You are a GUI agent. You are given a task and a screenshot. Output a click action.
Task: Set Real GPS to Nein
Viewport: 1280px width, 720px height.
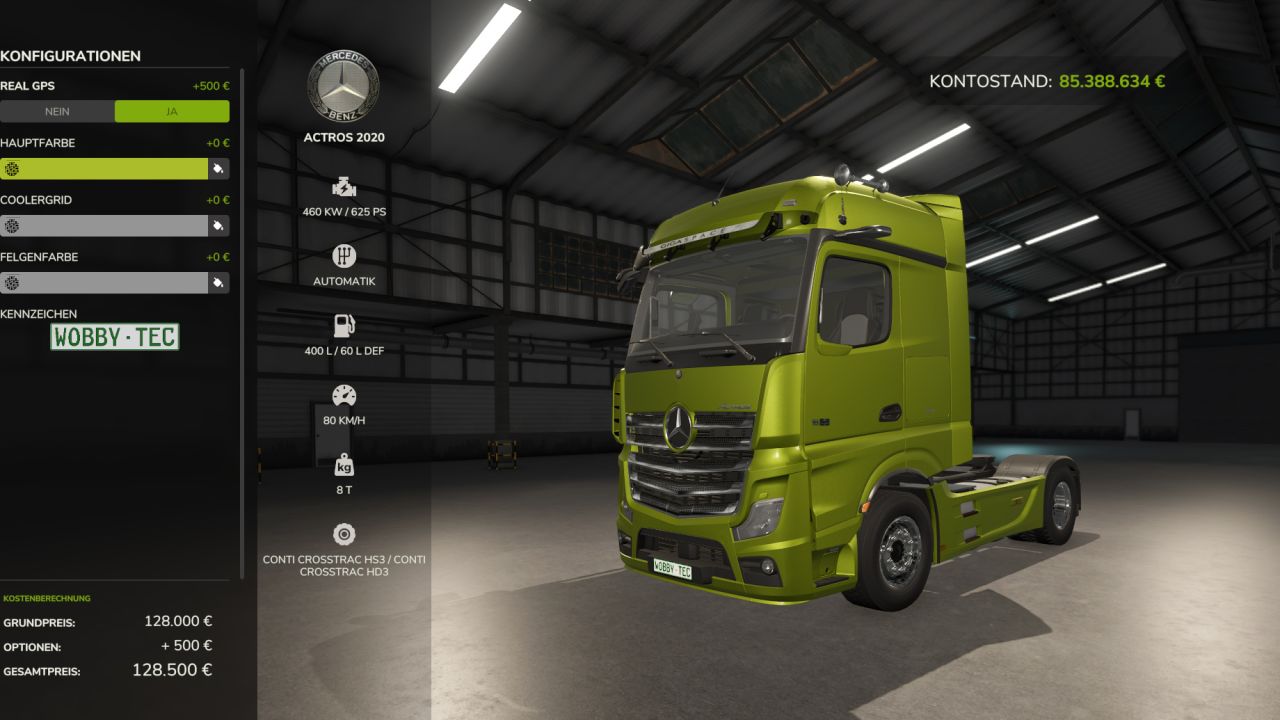coord(57,111)
